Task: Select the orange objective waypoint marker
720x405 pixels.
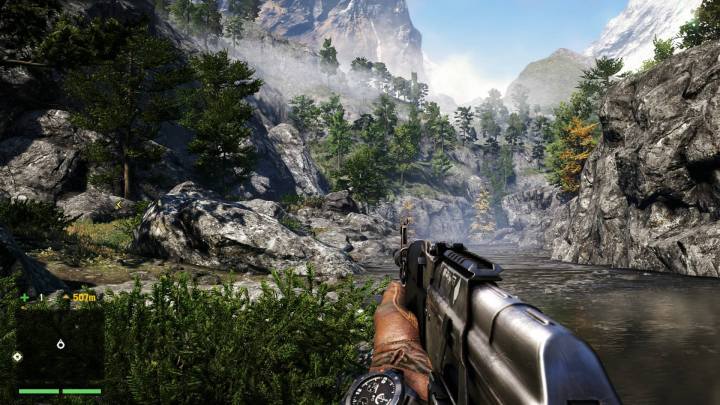Action: click(66, 297)
